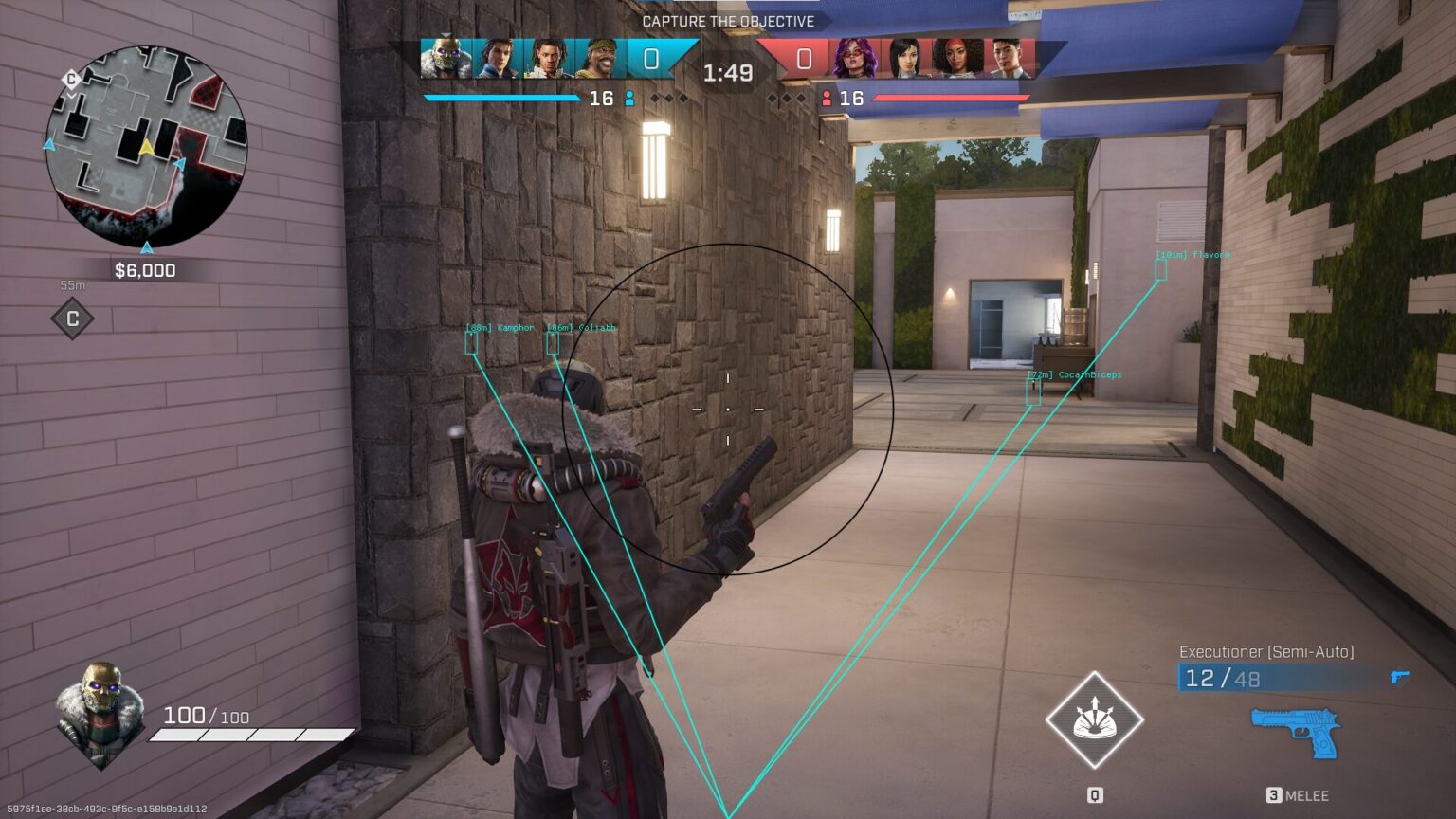
Task: Click the CAPTURE THE OBJECTIVE banner
Action: click(x=727, y=21)
